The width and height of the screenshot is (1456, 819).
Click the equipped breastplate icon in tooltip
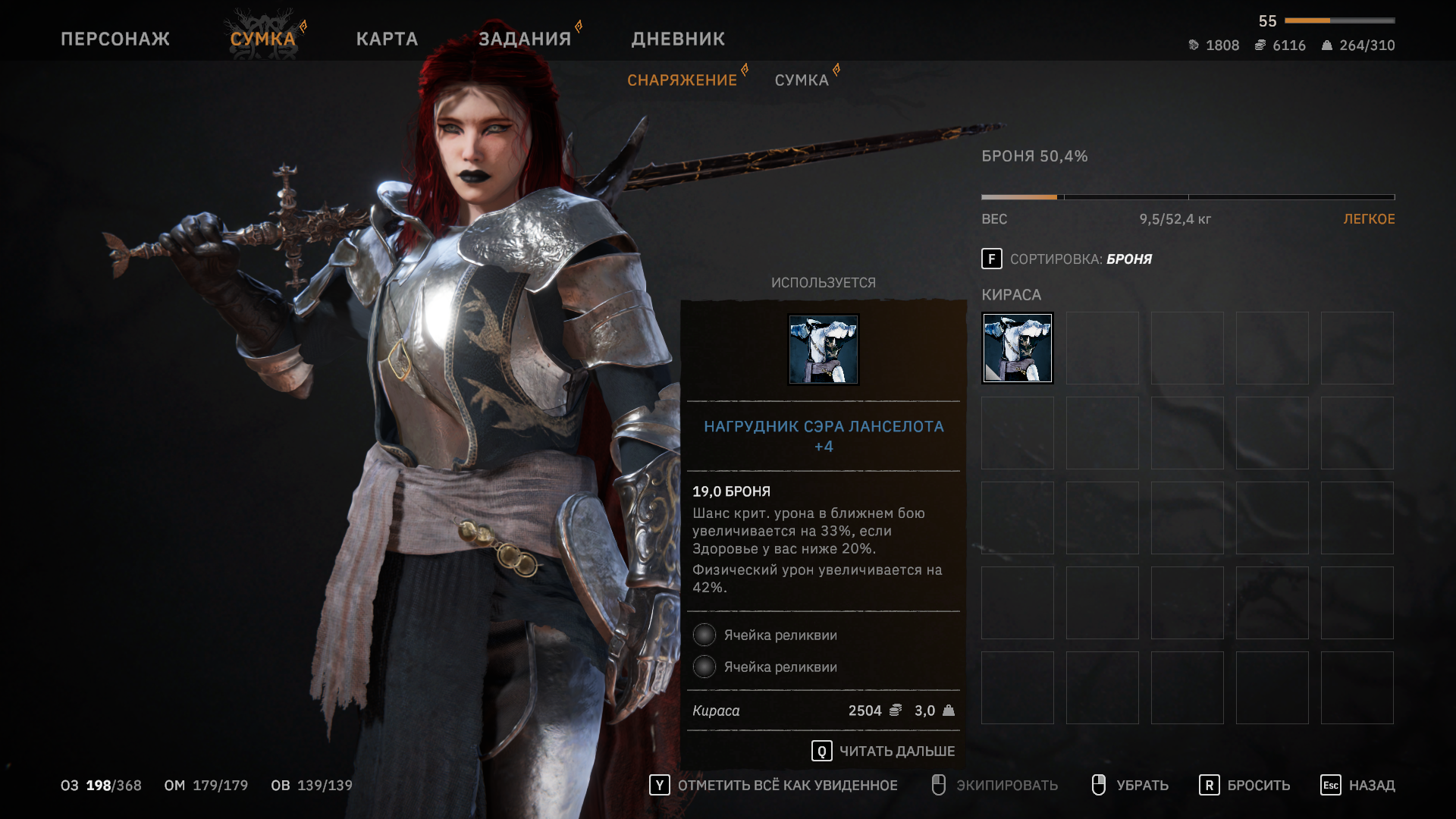point(823,350)
